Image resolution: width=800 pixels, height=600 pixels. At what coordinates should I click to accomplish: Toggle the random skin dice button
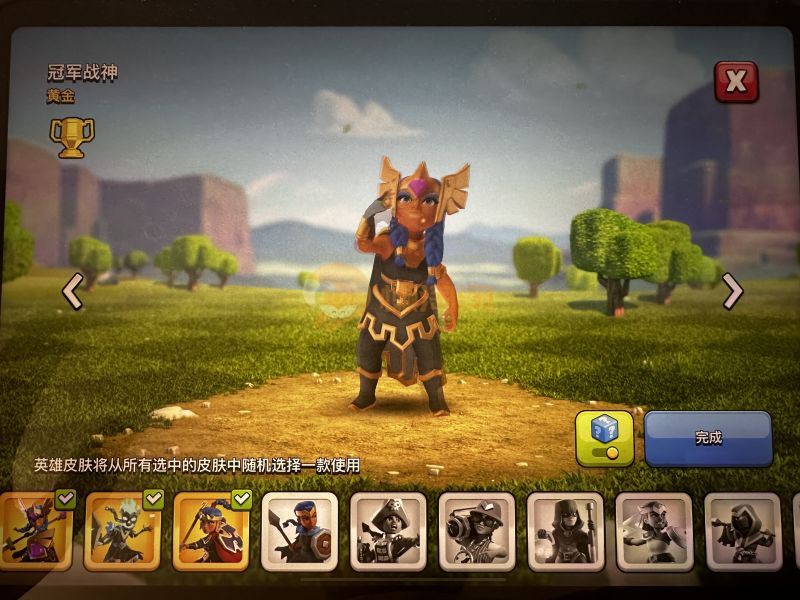tap(604, 438)
